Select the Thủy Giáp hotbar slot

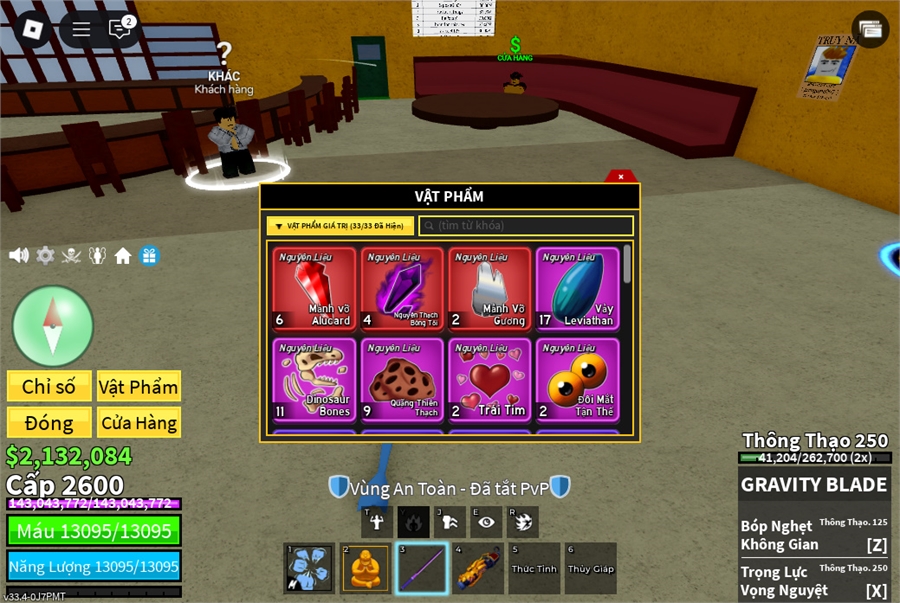click(x=590, y=569)
